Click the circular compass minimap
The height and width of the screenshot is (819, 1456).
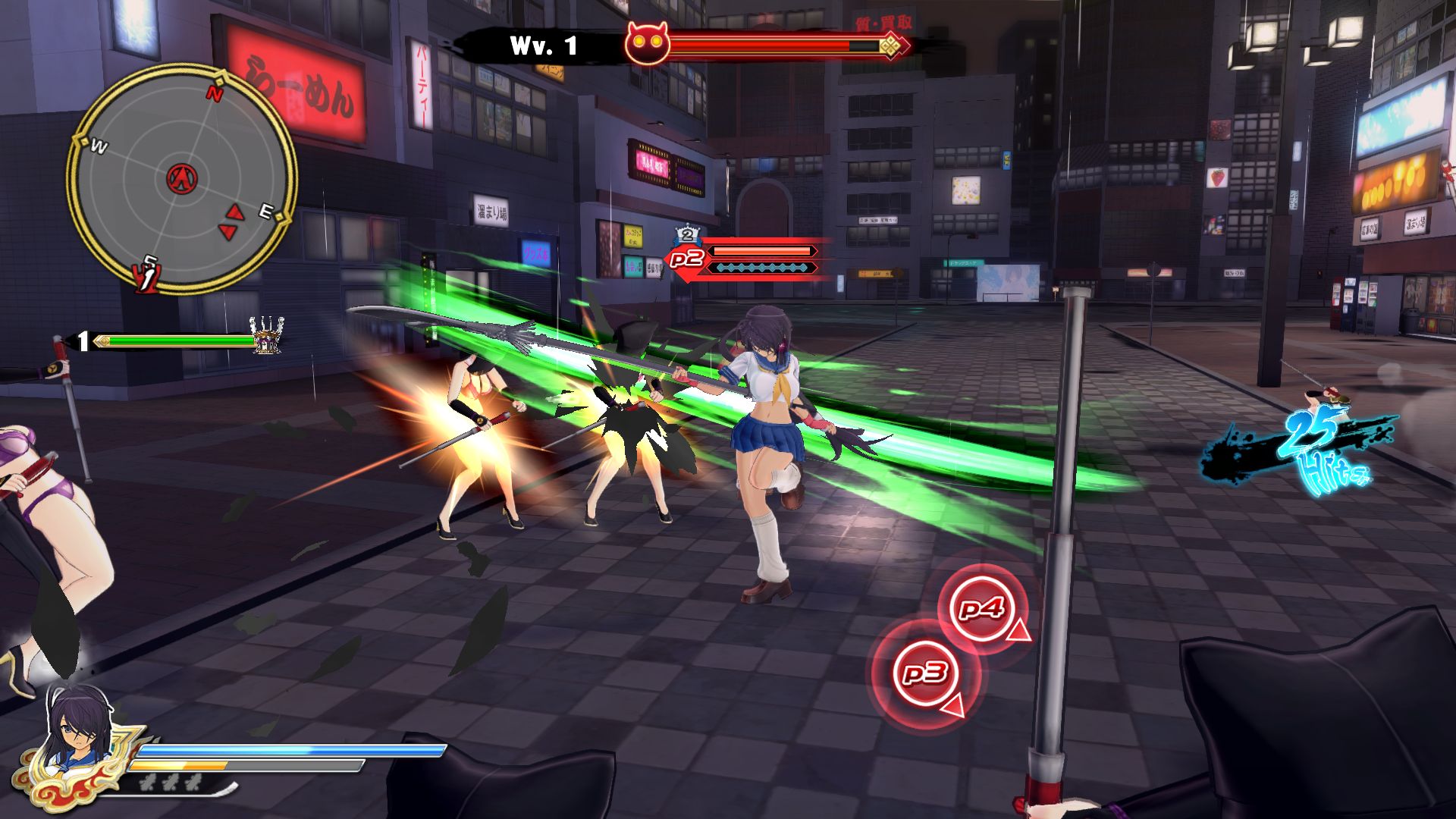182,179
